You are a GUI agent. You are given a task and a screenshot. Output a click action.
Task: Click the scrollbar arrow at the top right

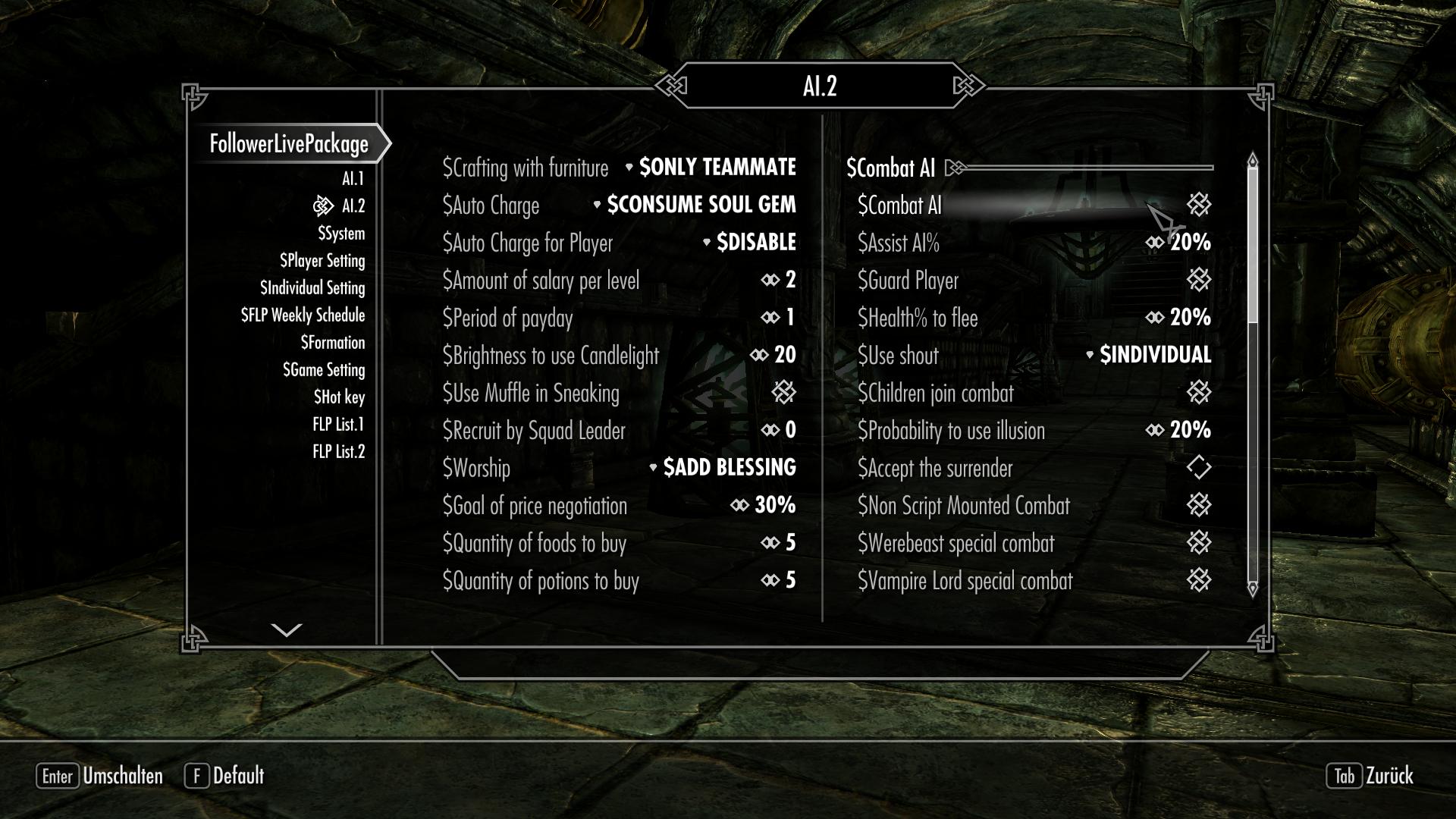tap(1251, 160)
